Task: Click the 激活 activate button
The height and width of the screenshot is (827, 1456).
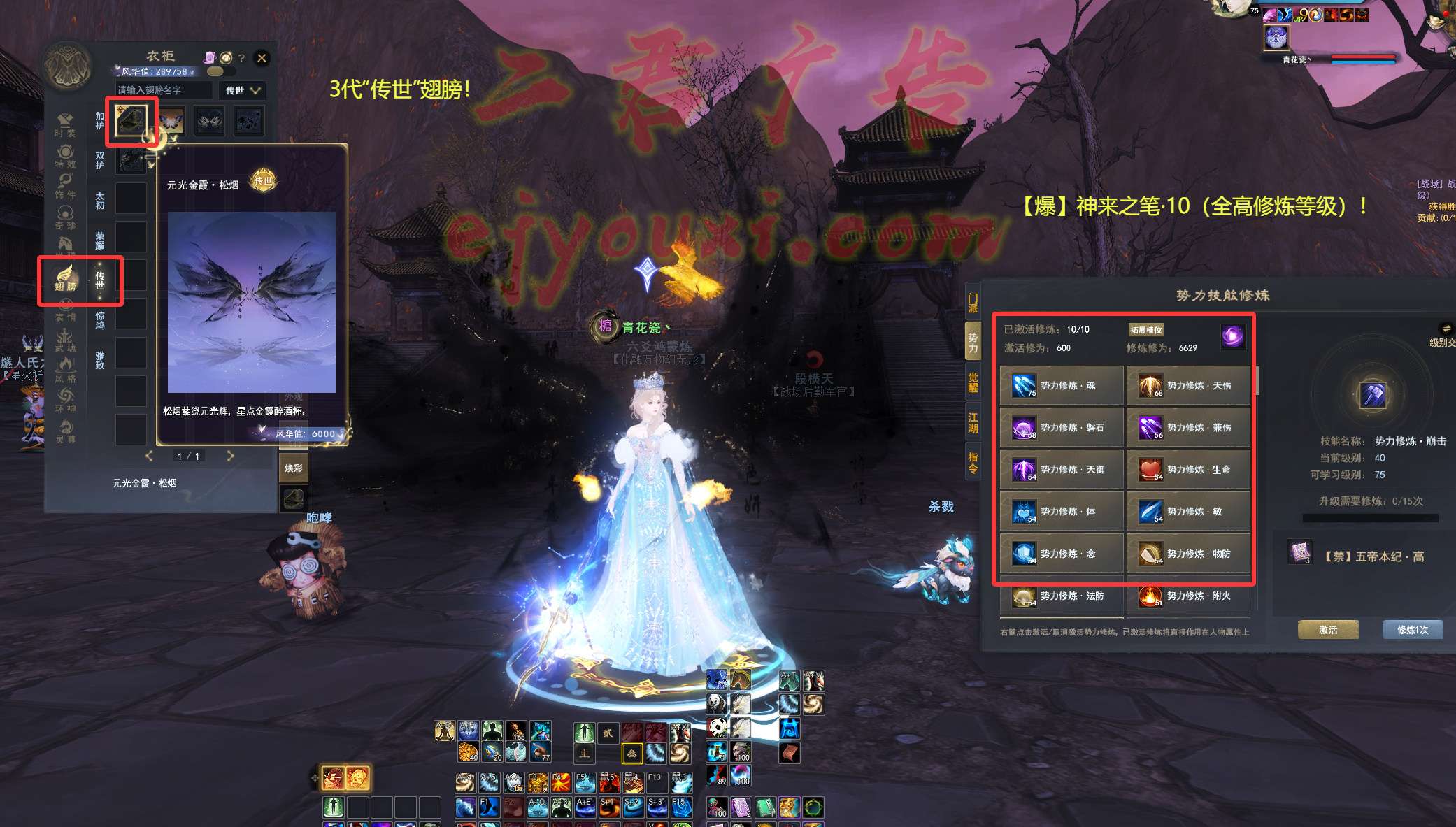Action: pyautogui.click(x=1328, y=630)
